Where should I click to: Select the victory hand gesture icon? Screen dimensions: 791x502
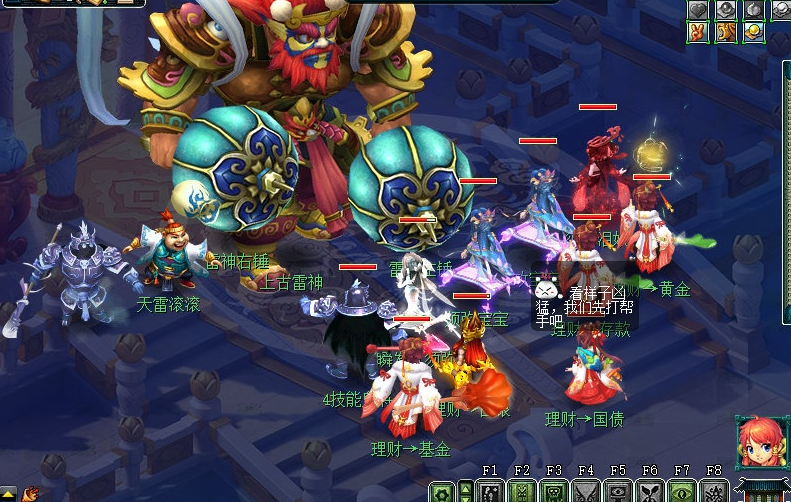coord(698,32)
